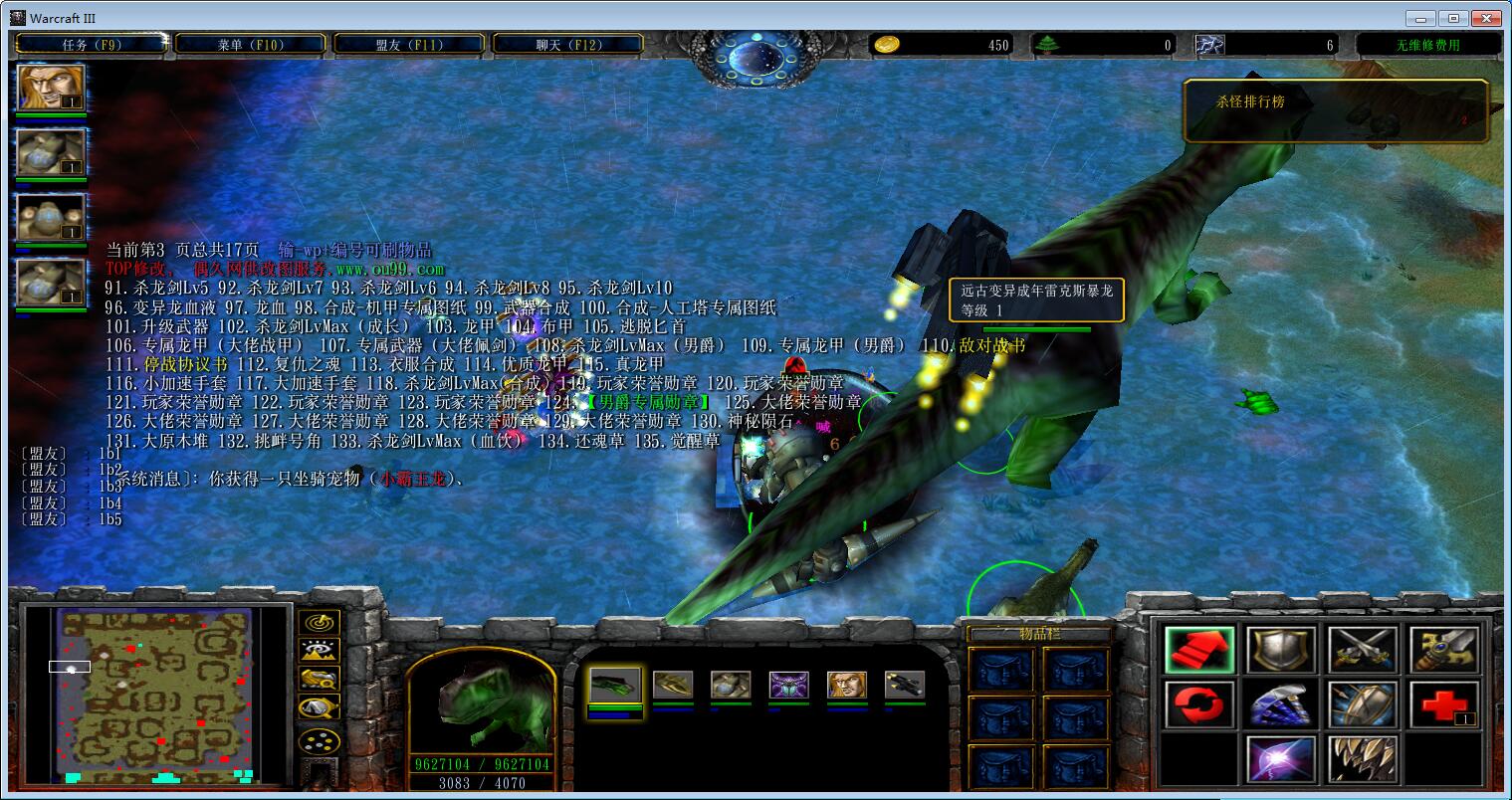The width and height of the screenshot is (1512, 800).
Task: Select the blond hero portrait at top-left
Action: pyautogui.click(x=51, y=89)
